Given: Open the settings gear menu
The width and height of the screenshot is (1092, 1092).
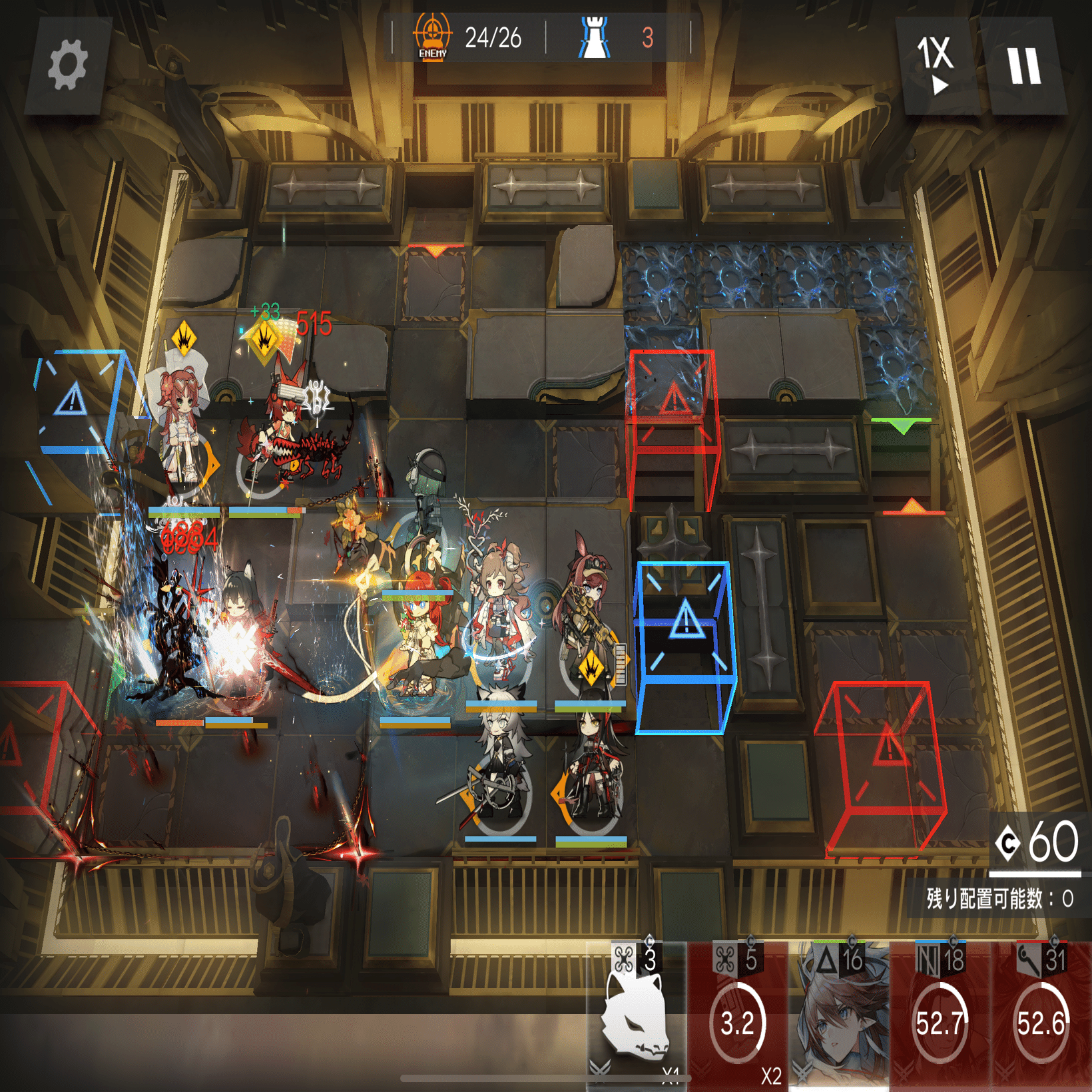Looking at the screenshot, I should pyautogui.click(x=67, y=65).
